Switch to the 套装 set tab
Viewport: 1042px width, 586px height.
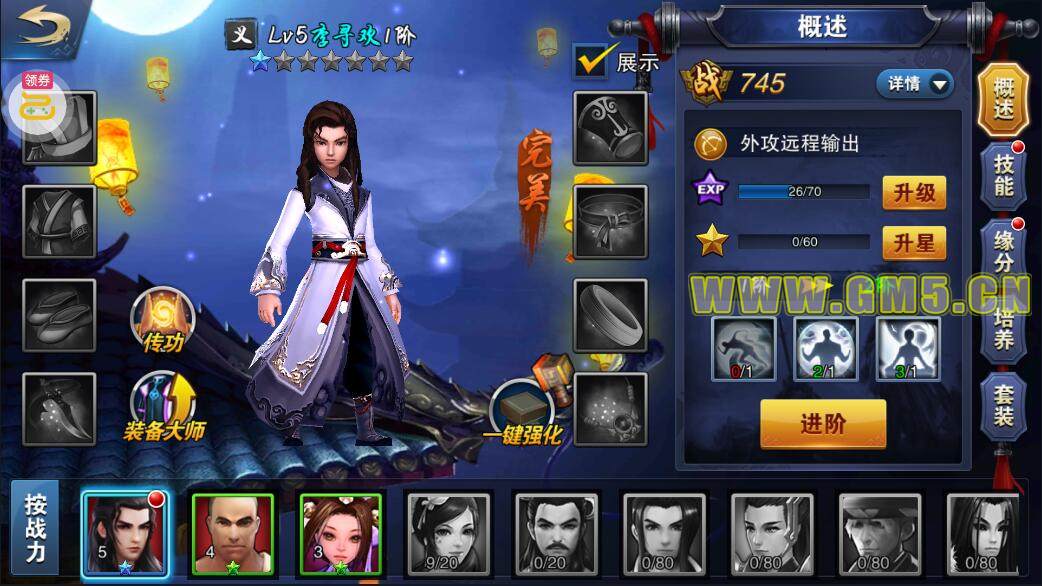point(1003,403)
